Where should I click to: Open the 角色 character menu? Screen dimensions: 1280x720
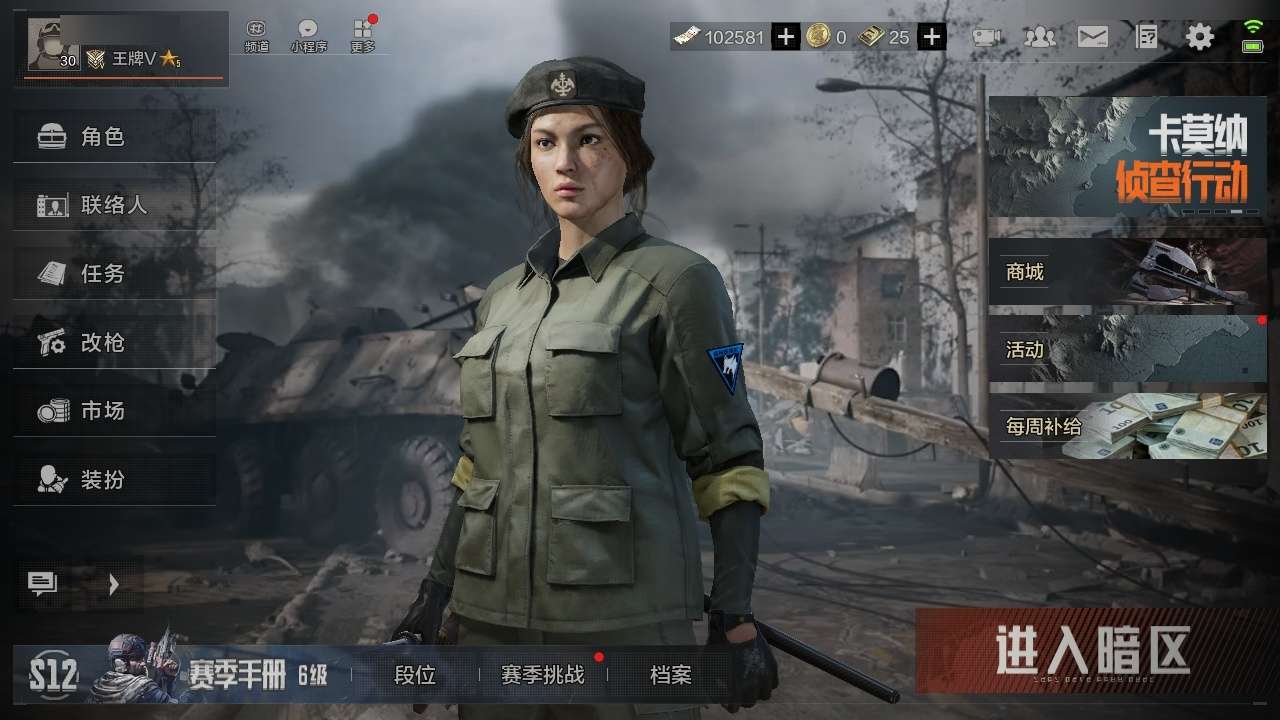114,137
